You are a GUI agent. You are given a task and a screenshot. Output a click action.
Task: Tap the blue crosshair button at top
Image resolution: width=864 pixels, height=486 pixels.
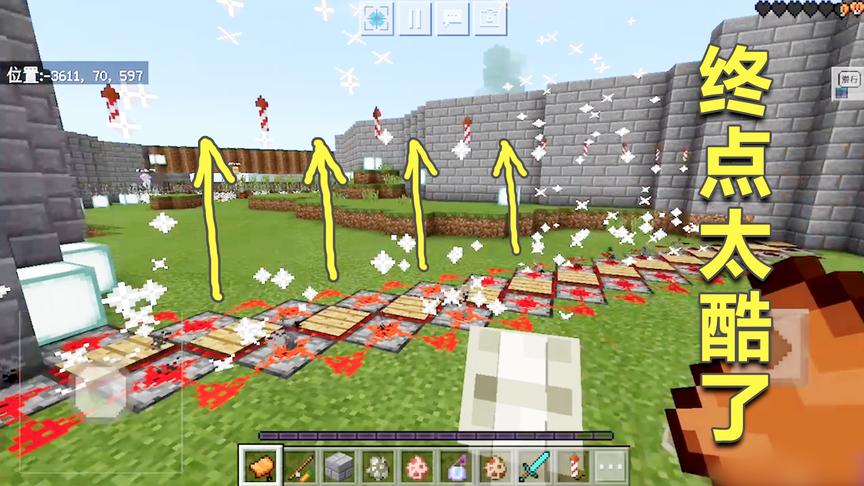[378, 17]
